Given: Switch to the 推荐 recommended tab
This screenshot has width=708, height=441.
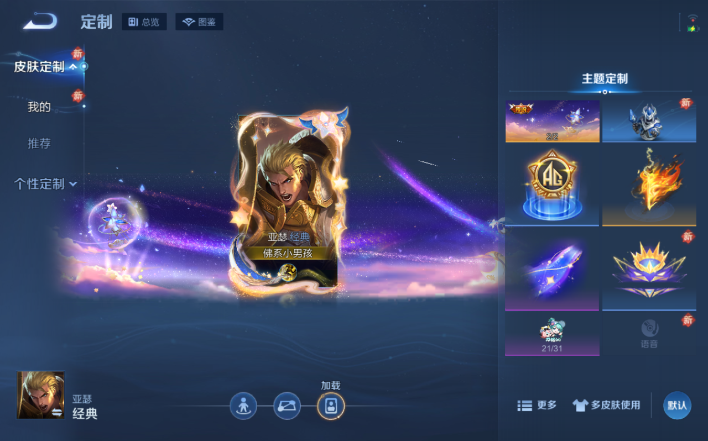Looking at the screenshot, I should (x=39, y=144).
